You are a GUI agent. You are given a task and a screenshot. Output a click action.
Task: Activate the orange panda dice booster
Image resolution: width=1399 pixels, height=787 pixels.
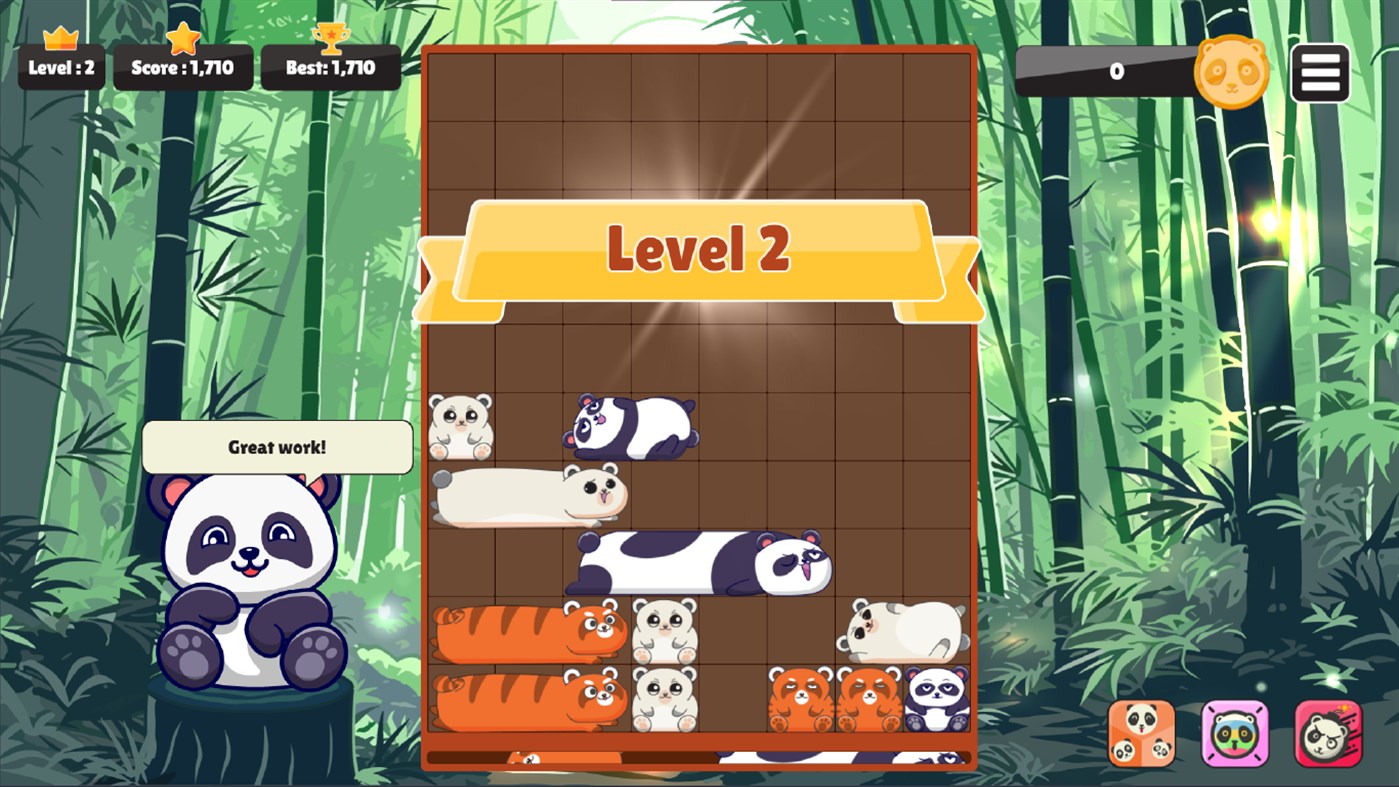click(1140, 733)
